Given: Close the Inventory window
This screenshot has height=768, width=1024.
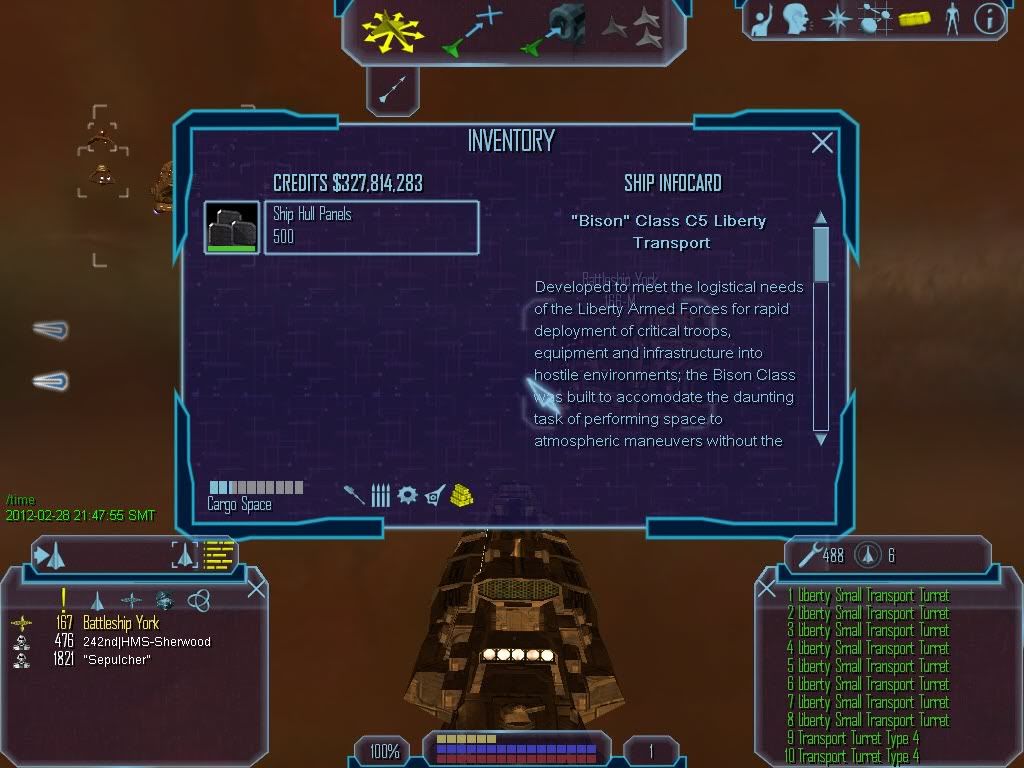Looking at the screenshot, I should pyautogui.click(x=822, y=143).
